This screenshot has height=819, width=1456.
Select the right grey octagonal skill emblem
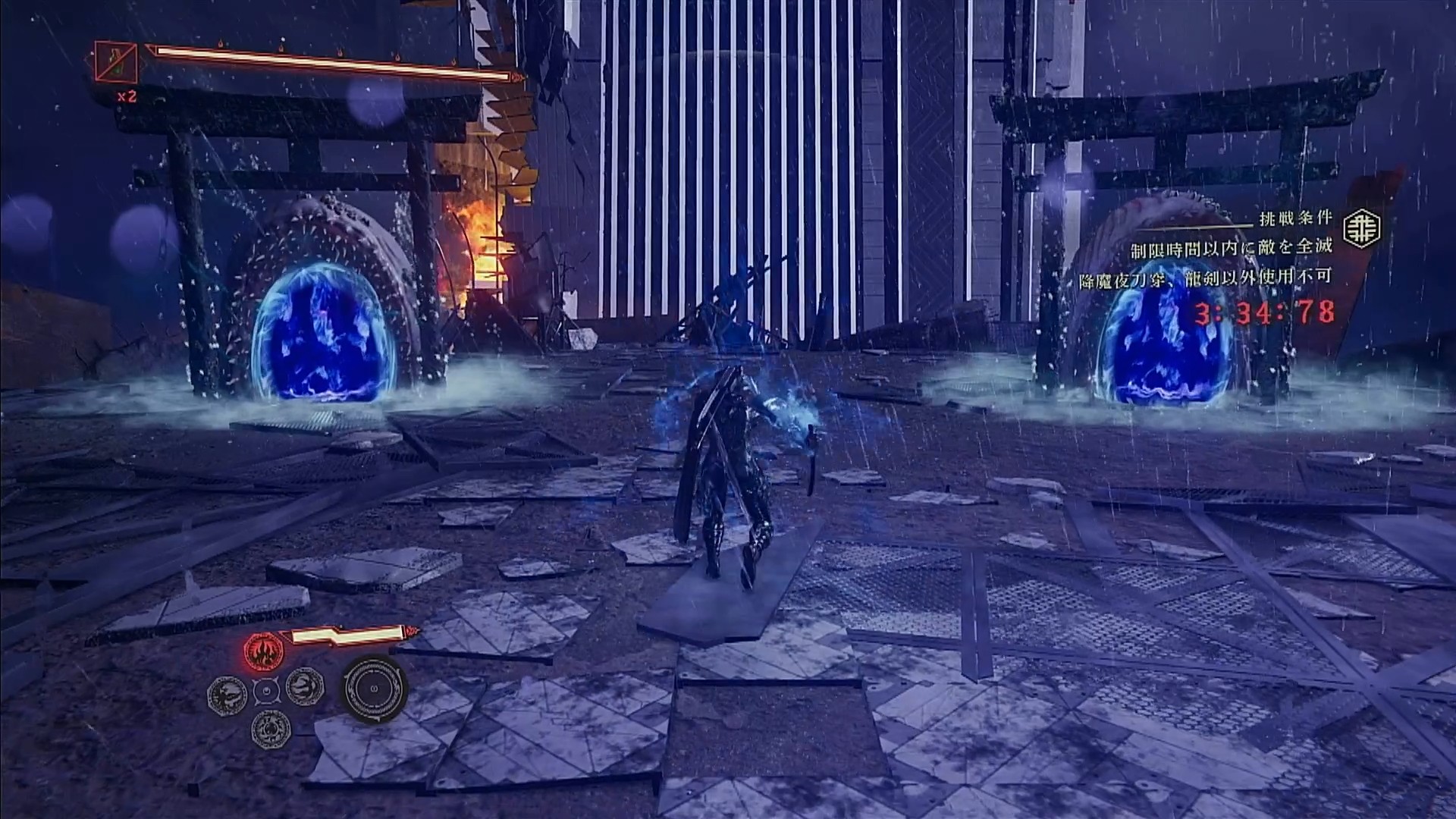pyautogui.click(x=306, y=688)
